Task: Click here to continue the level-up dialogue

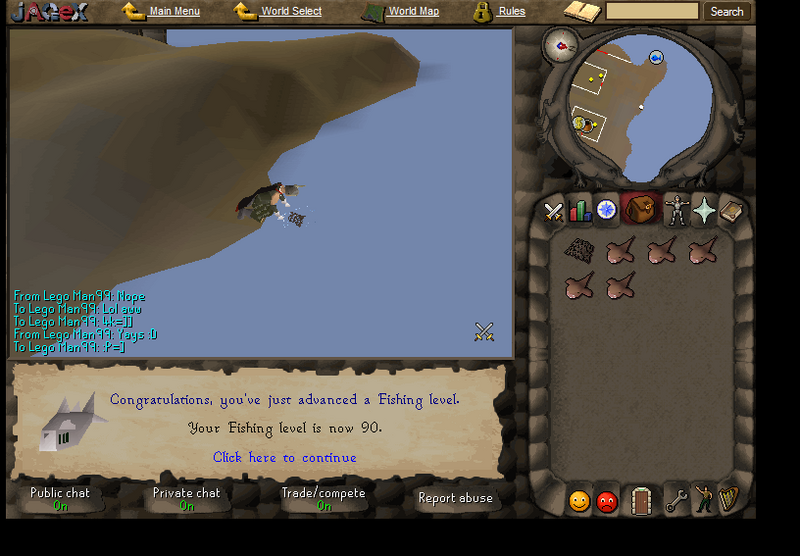Action: (284, 458)
